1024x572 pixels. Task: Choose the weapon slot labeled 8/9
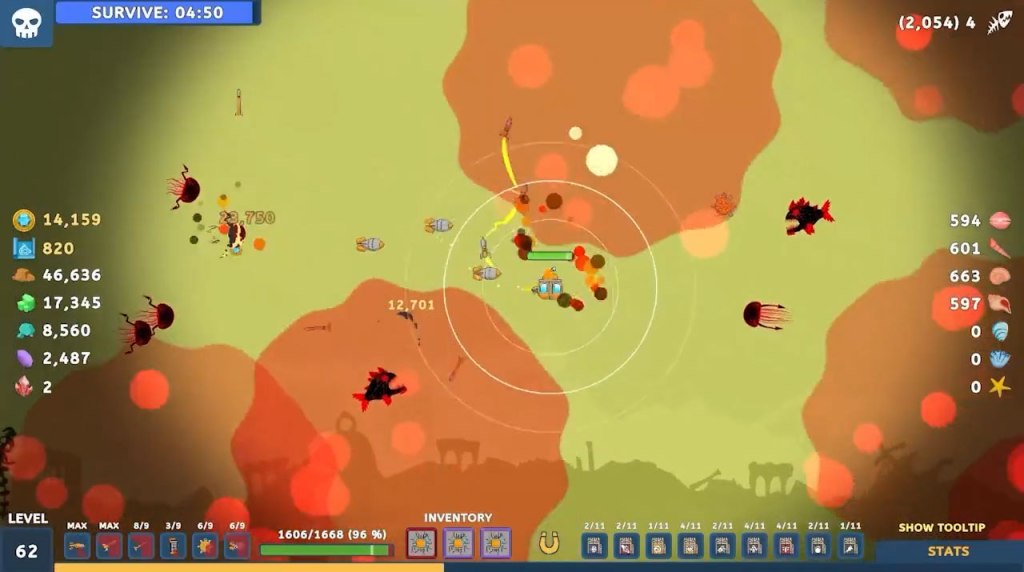click(x=141, y=545)
